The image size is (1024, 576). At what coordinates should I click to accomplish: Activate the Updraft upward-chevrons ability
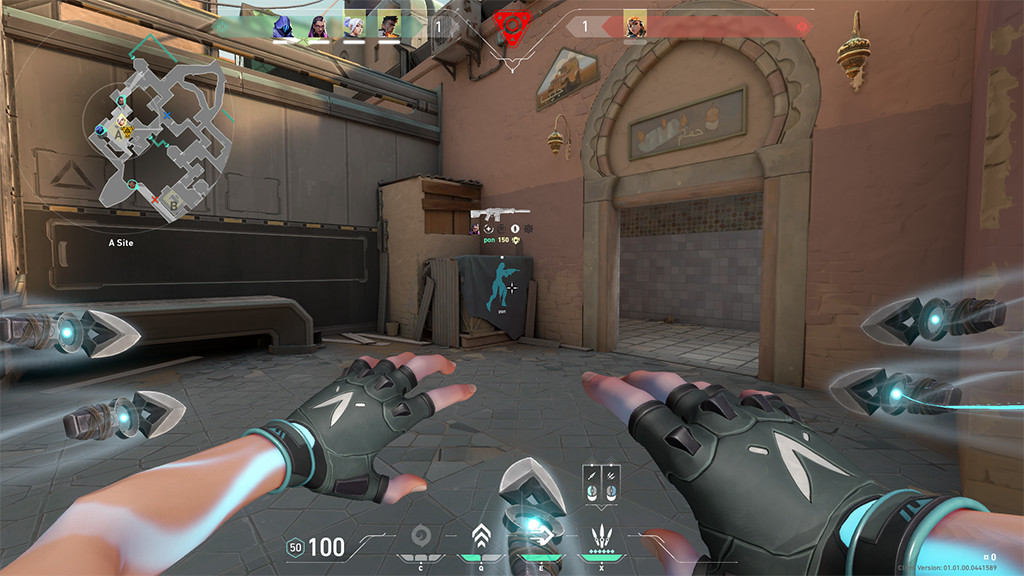pyautogui.click(x=480, y=535)
